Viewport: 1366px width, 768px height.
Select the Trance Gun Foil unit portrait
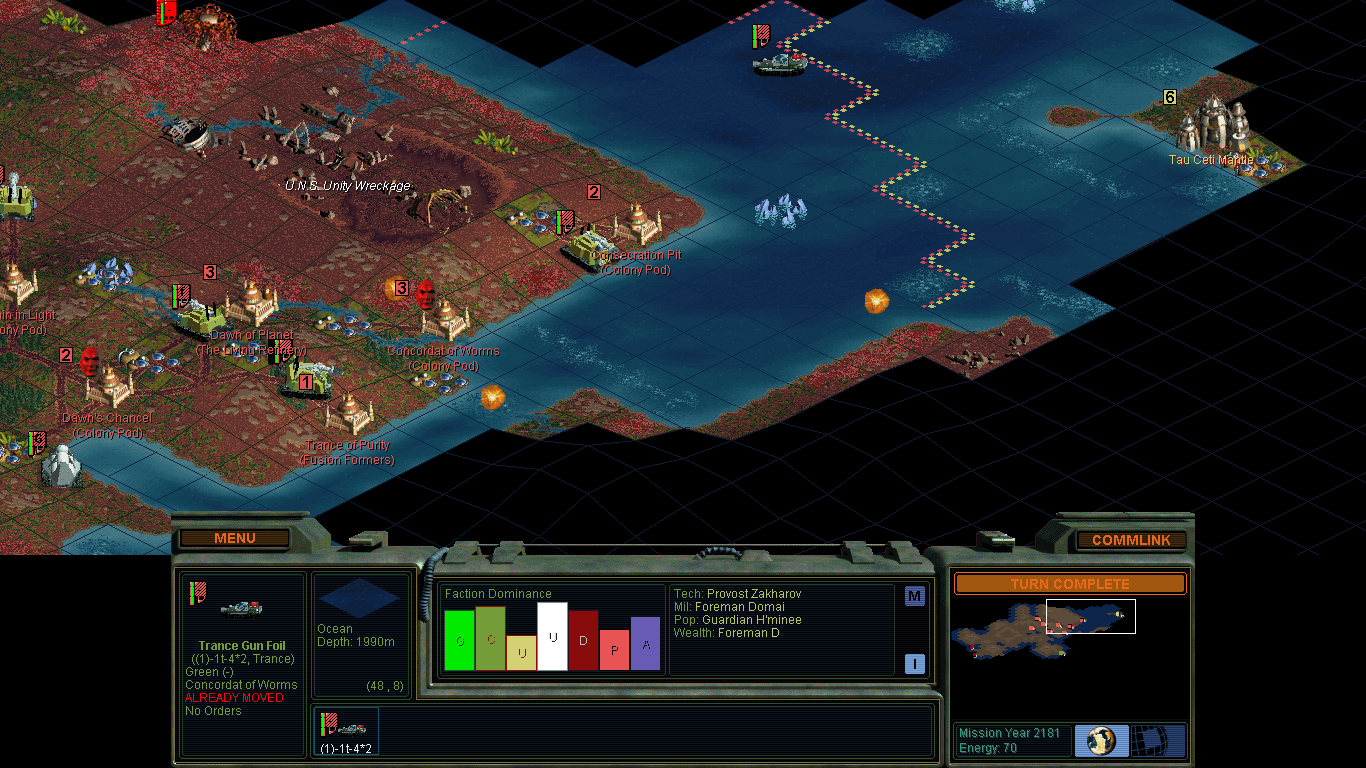243,606
